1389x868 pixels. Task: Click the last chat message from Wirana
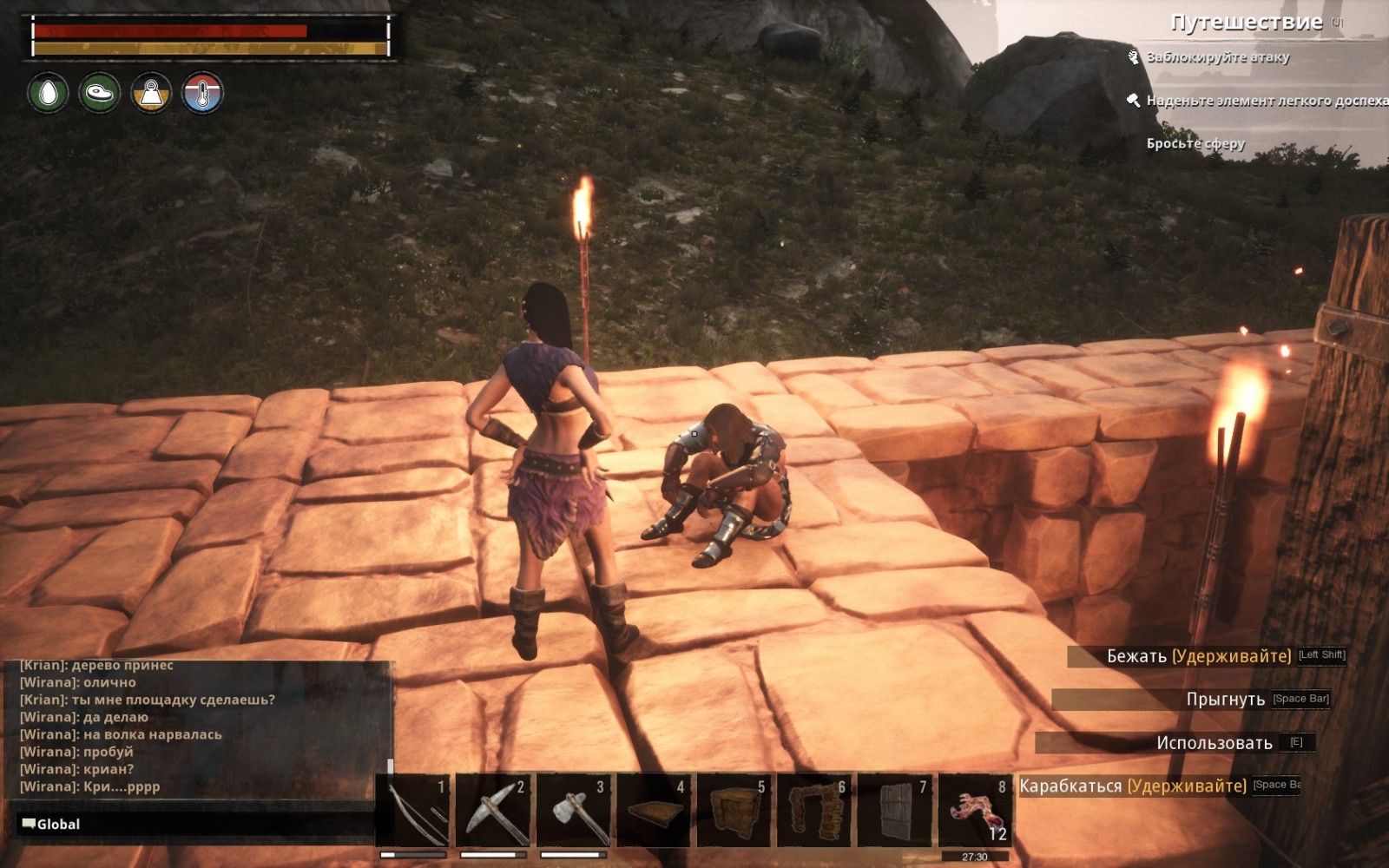tap(90, 786)
